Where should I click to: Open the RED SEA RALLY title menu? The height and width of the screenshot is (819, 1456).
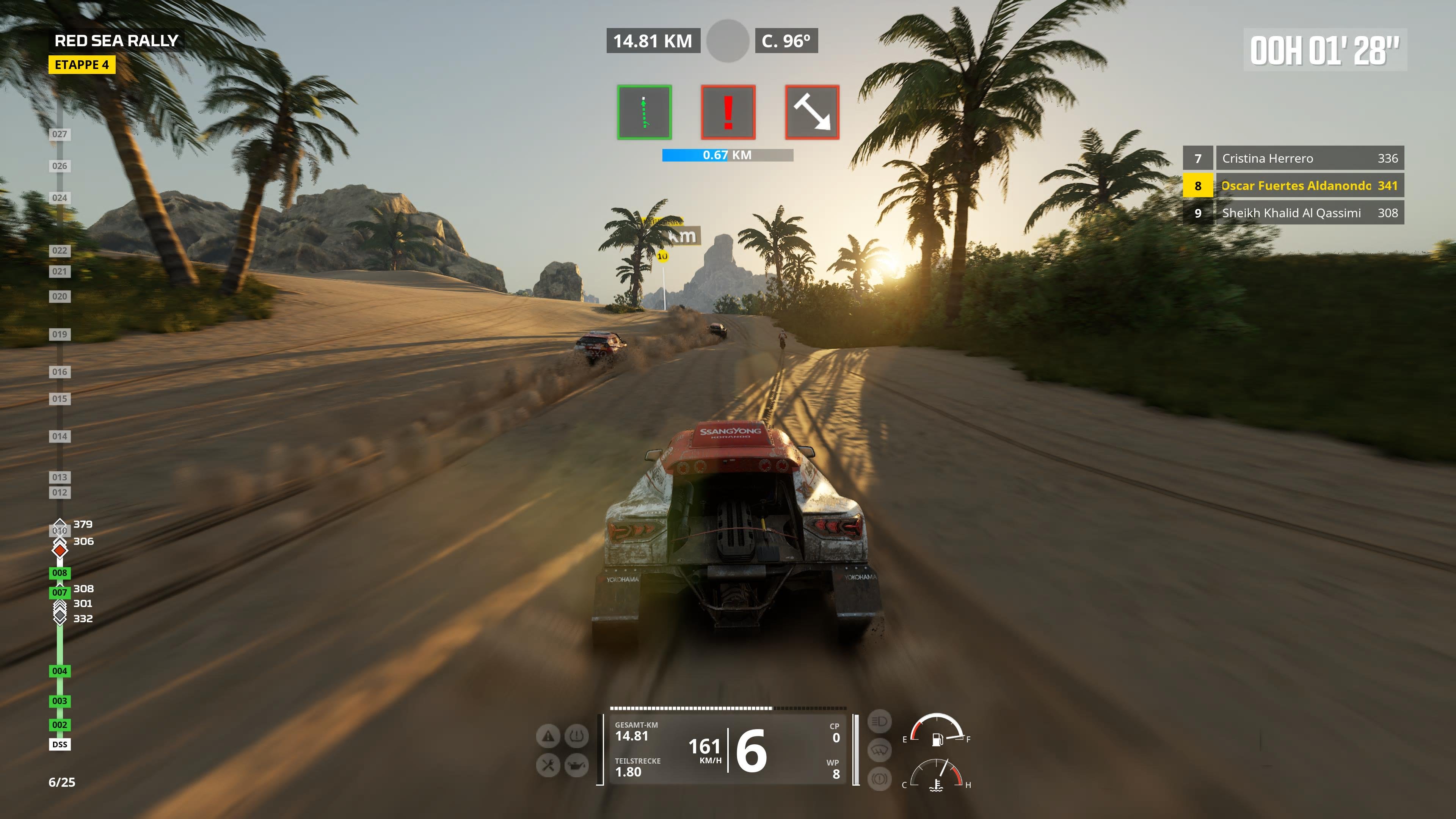(116, 40)
